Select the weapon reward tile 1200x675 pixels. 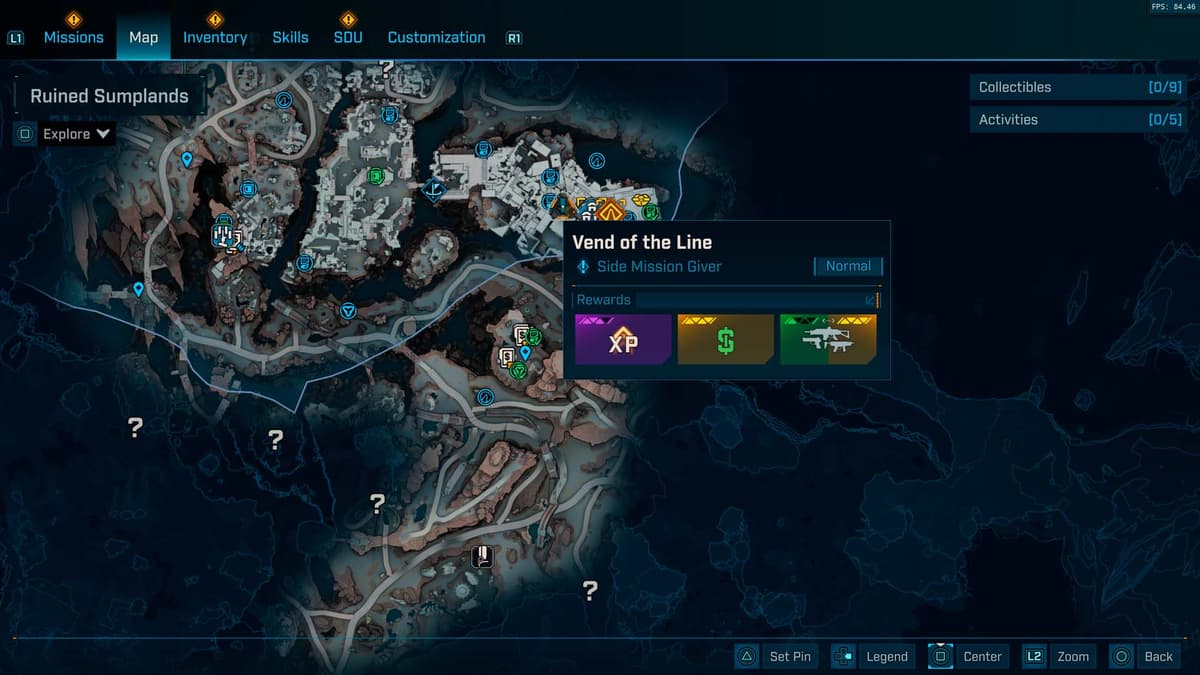coord(828,340)
